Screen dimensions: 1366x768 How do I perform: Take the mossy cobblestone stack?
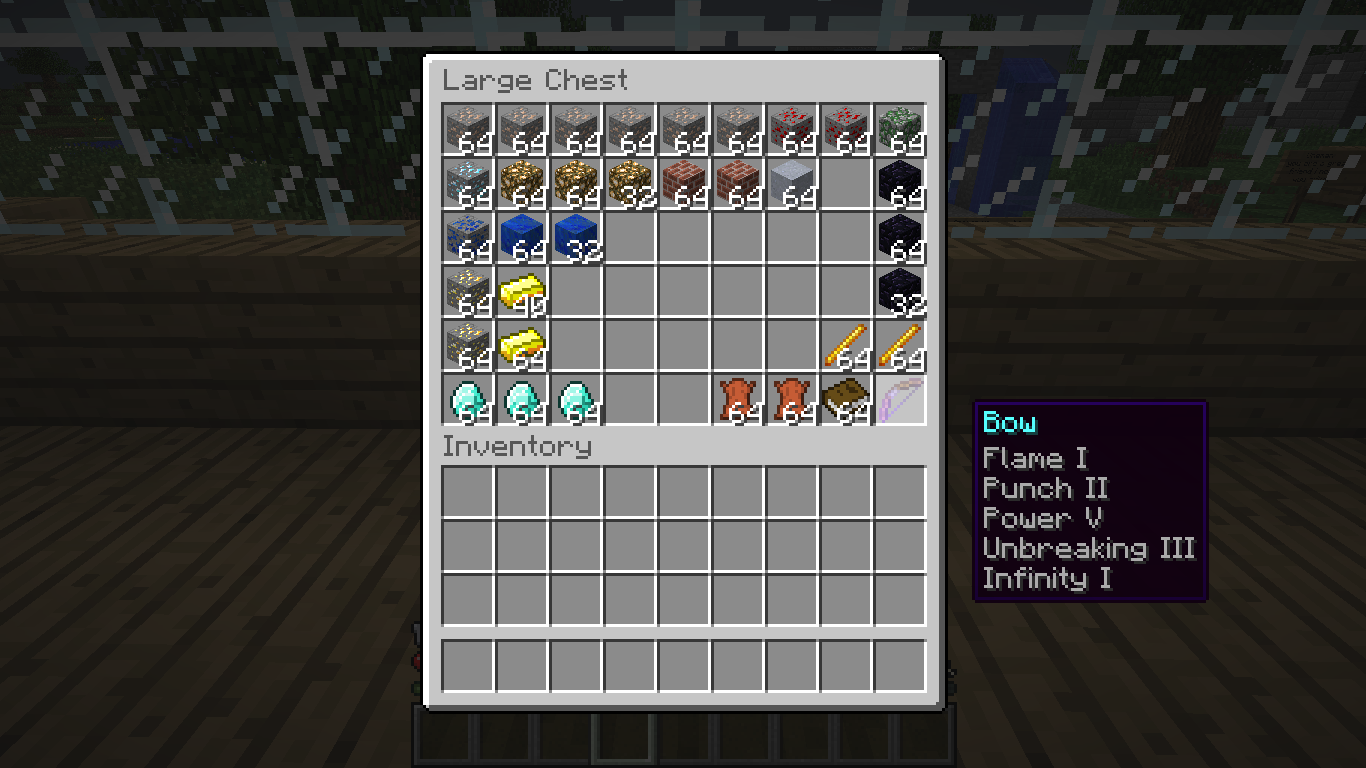(x=900, y=130)
